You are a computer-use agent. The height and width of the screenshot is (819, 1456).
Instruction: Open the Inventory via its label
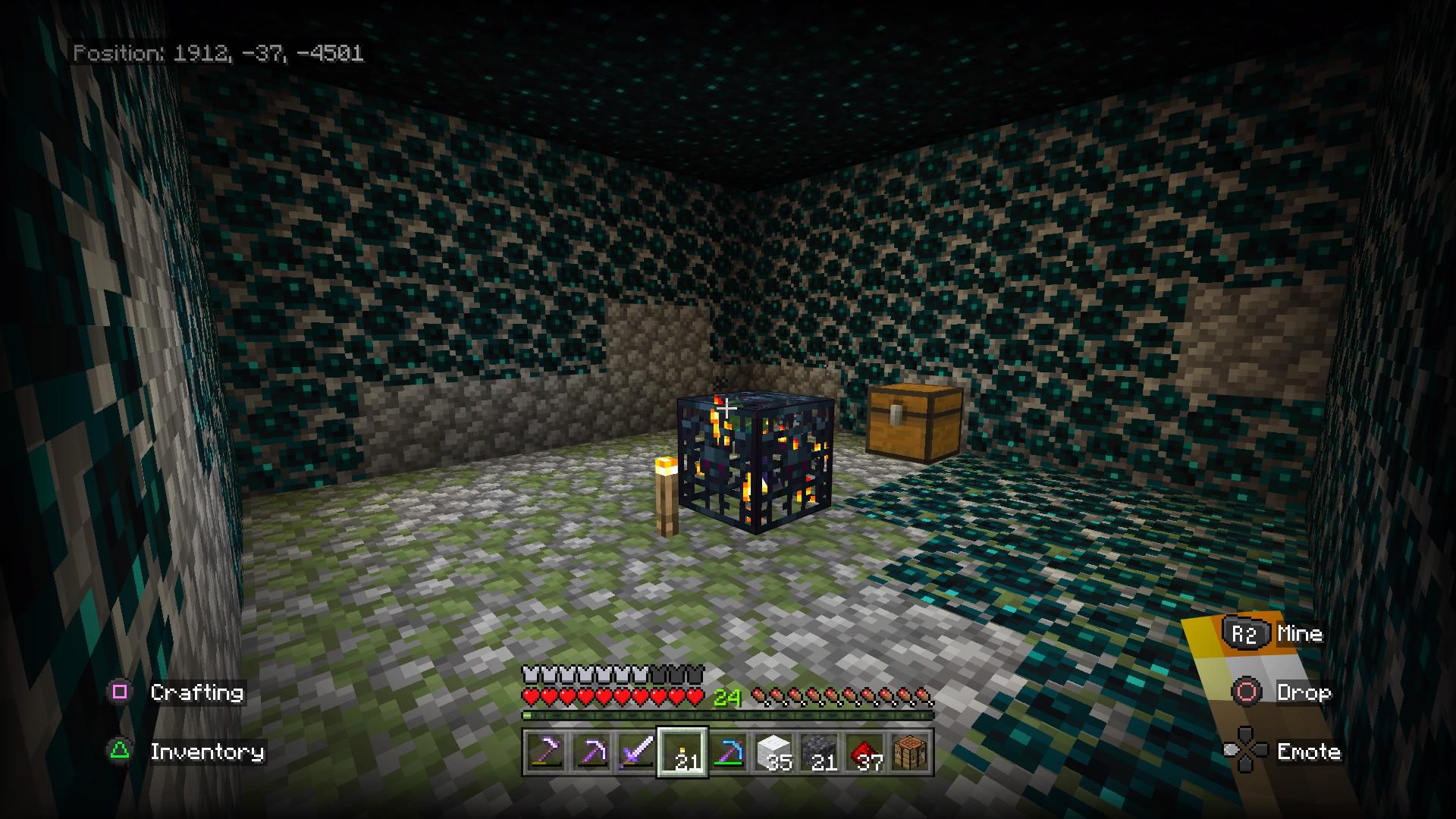(x=207, y=752)
